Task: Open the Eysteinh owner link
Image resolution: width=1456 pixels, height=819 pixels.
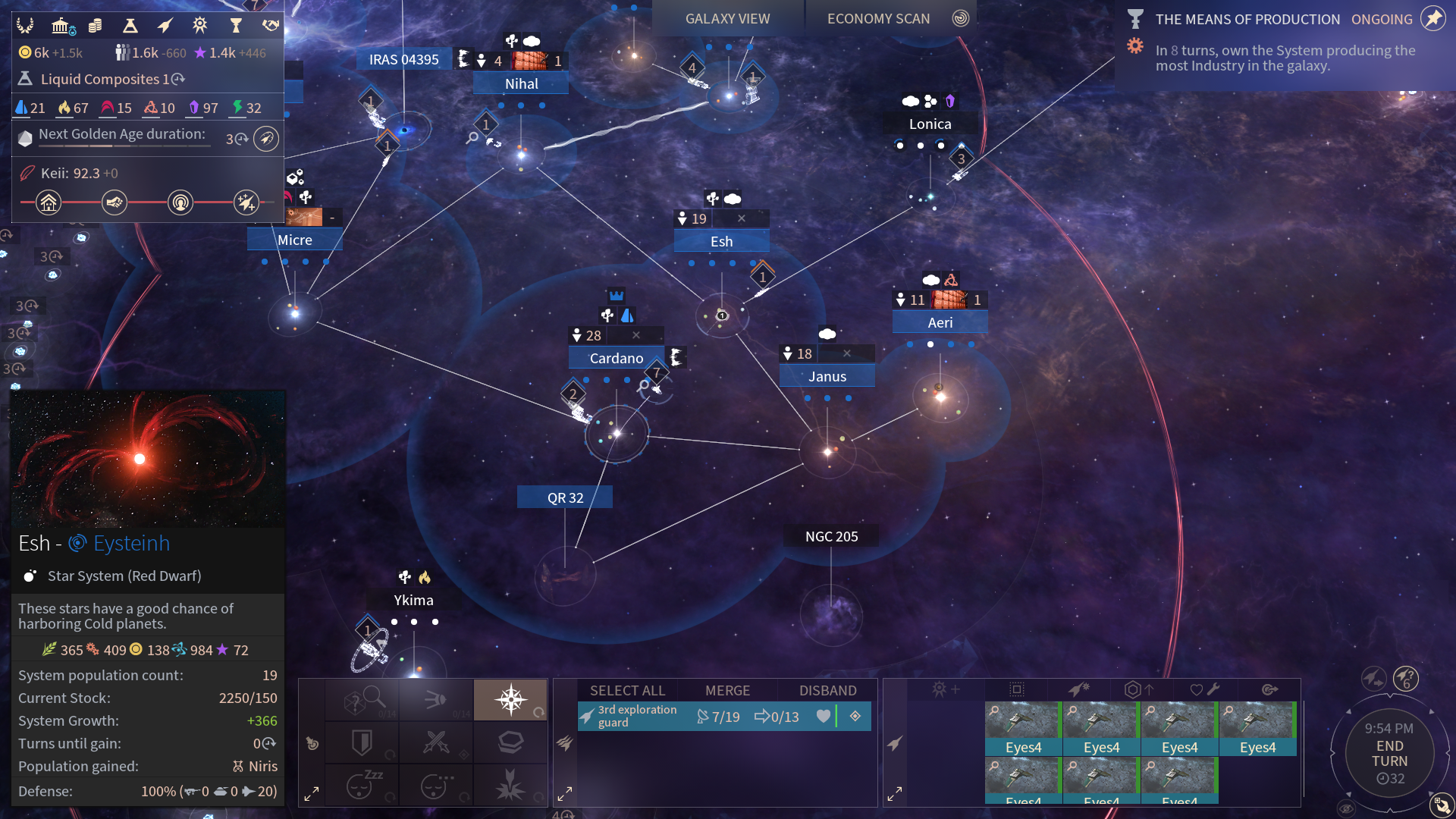Action: [x=131, y=544]
